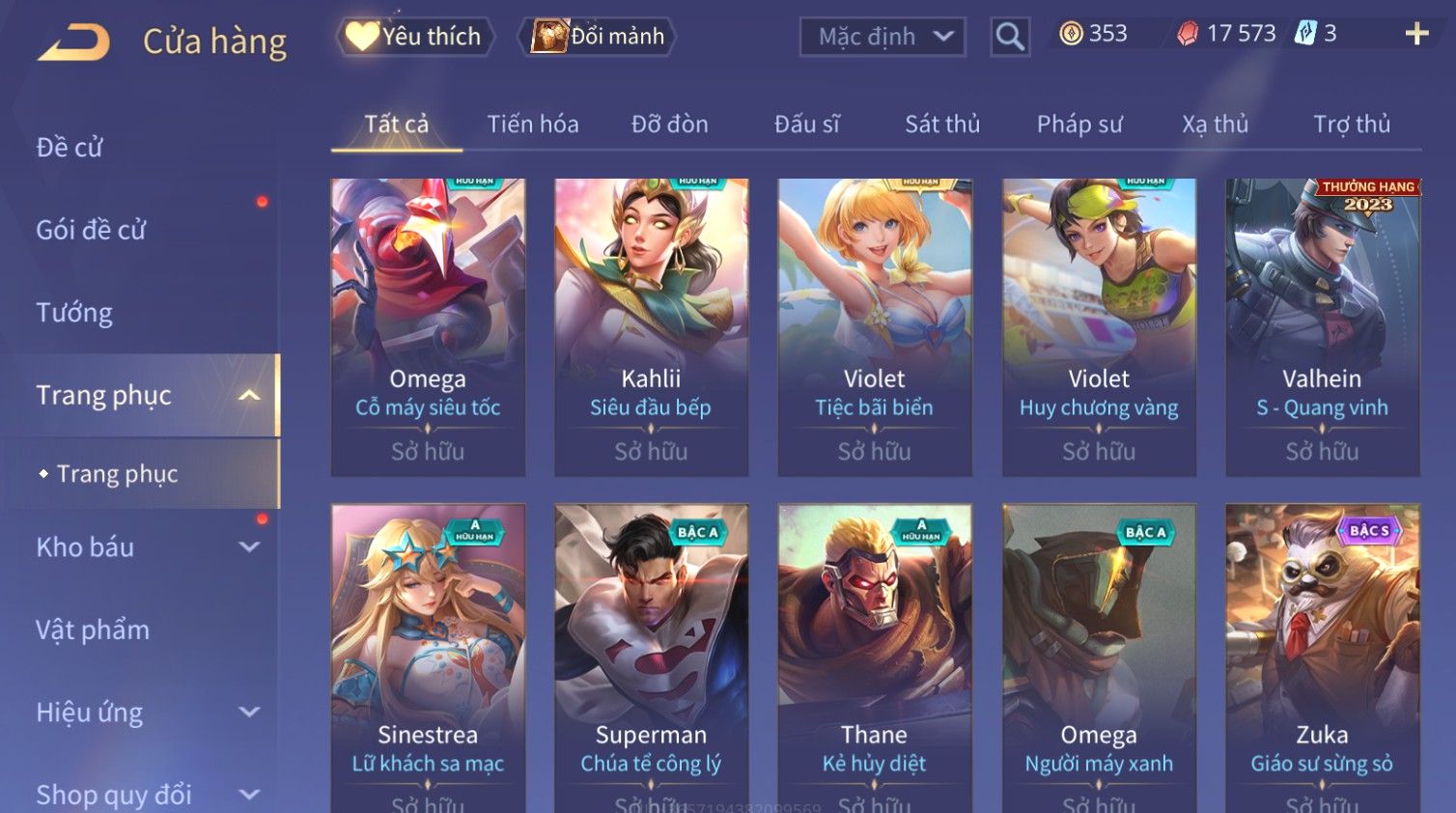Open Đổi mảnh fragment exchange
The width and height of the screenshot is (1456, 813).
(x=599, y=37)
